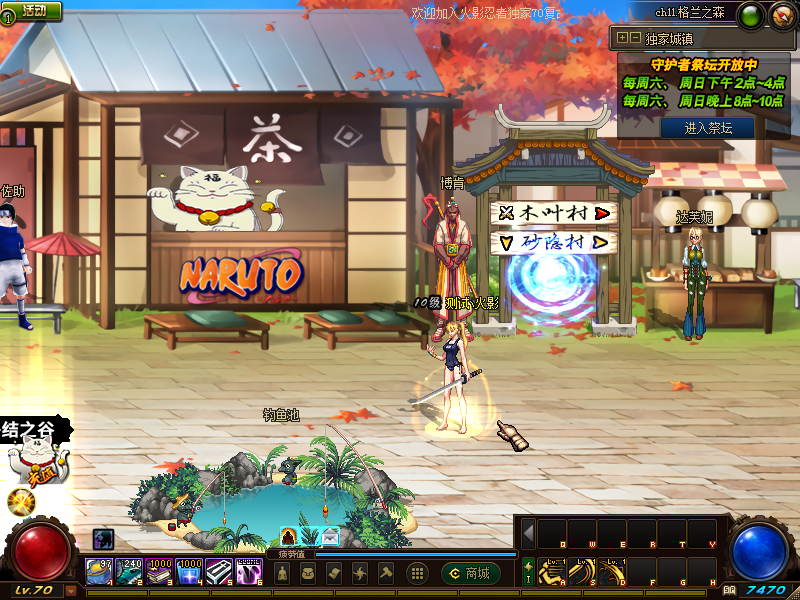The image size is (800, 600).
Task: Open the 商城 shop button
Action: (471, 573)
